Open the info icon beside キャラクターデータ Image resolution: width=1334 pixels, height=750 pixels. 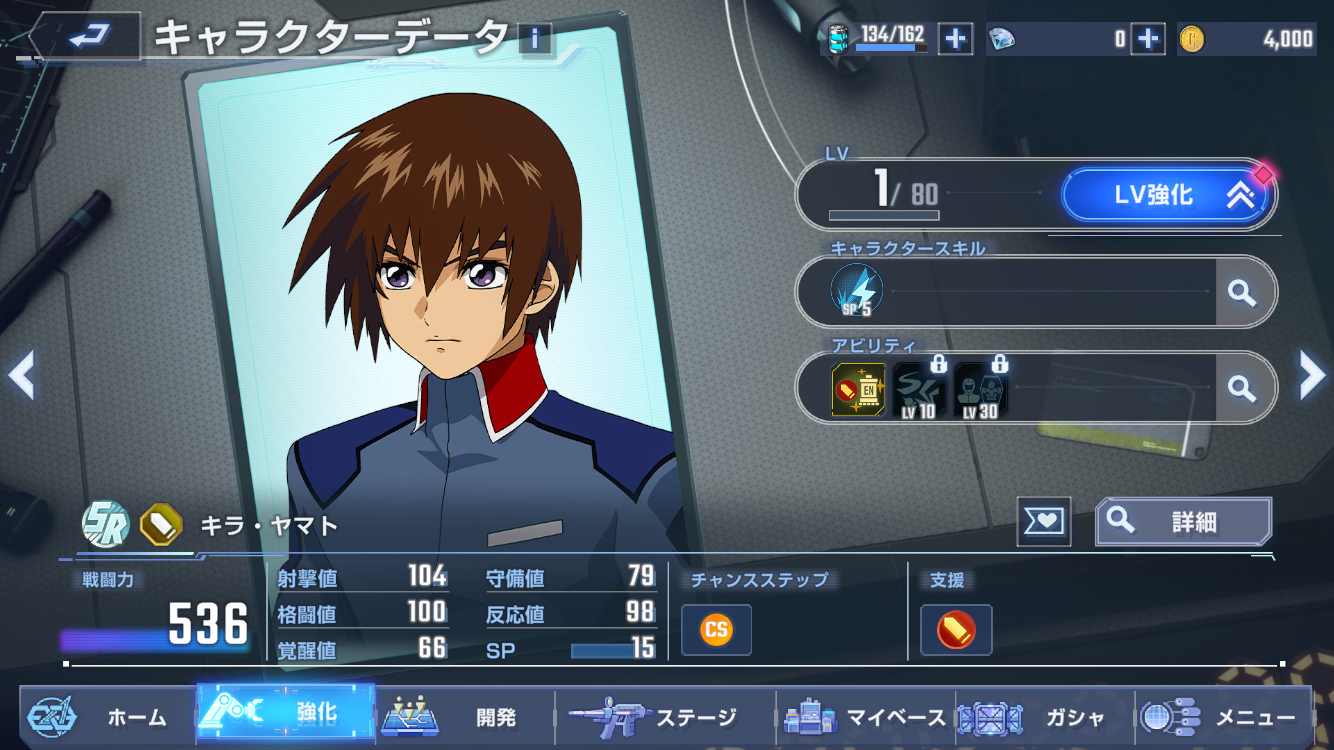pos(536,39)
